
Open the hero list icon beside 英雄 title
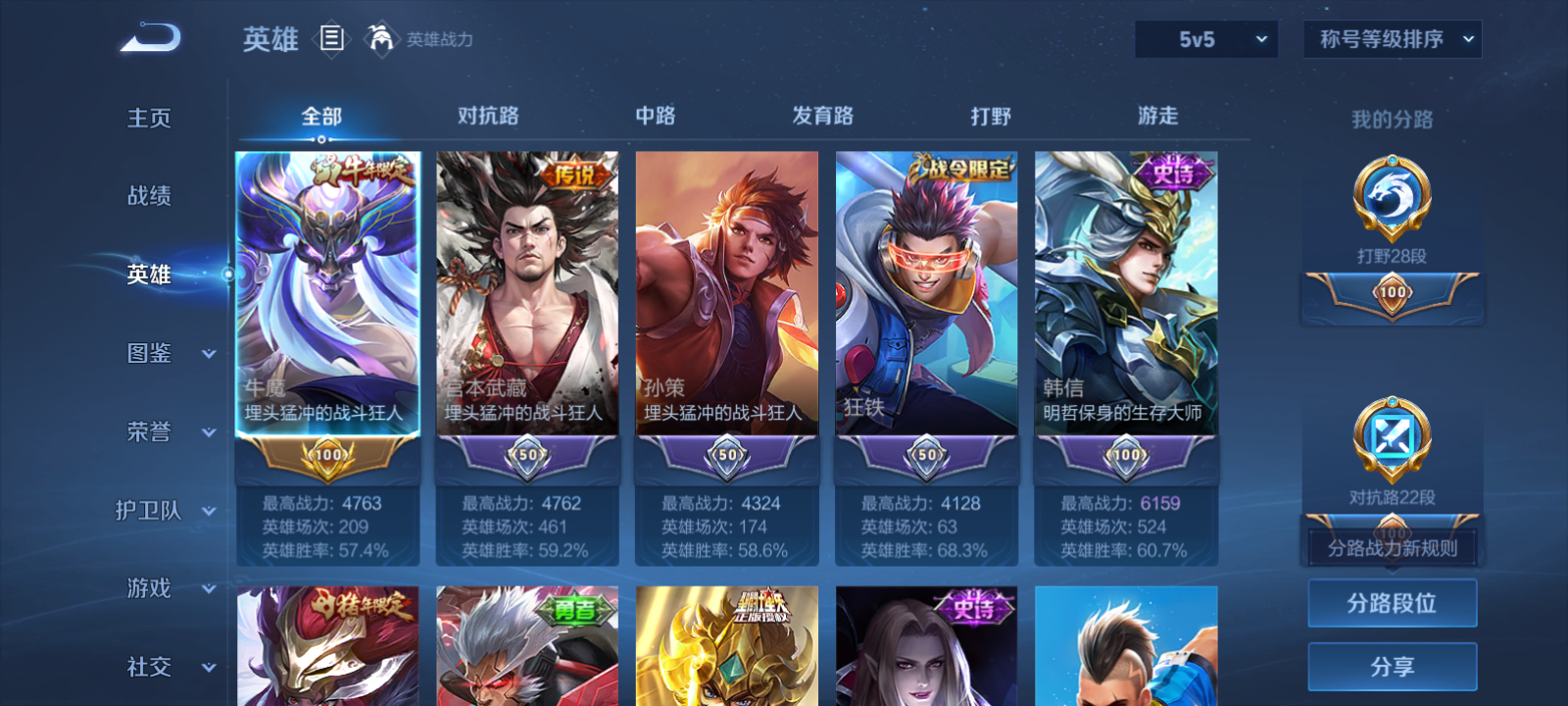click(x=333, y=39)
